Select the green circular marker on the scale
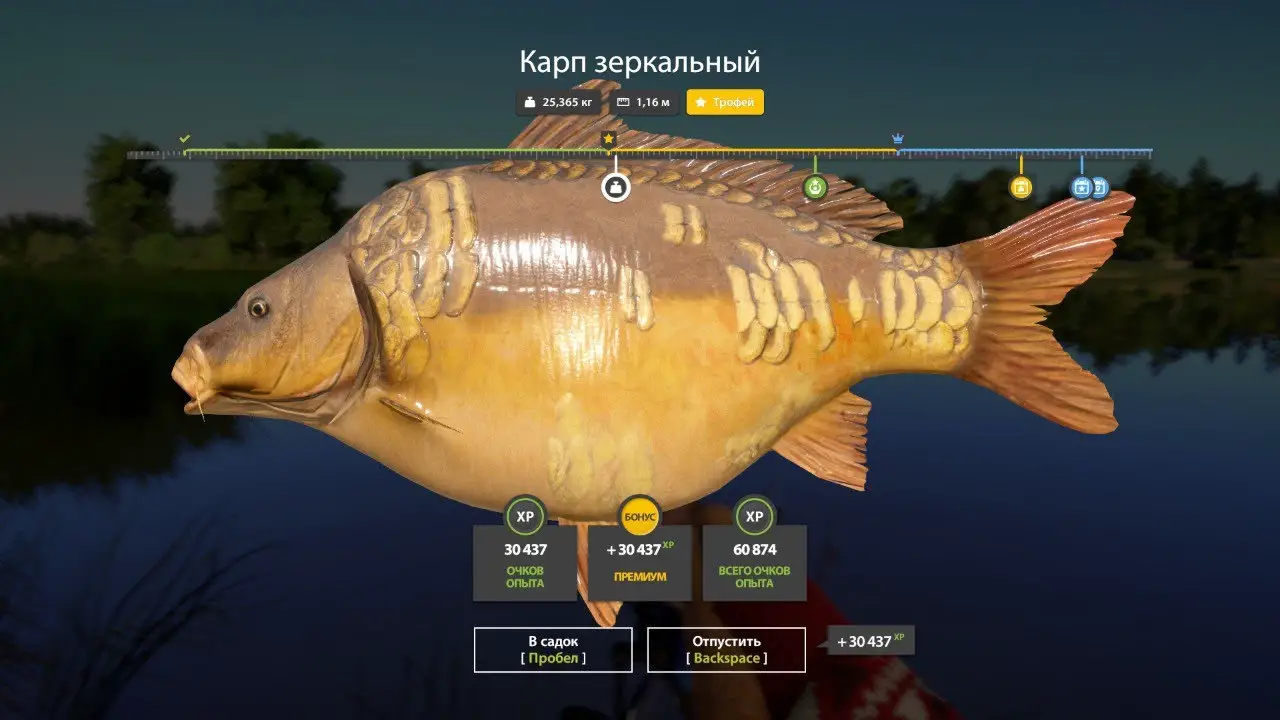1280x720 pixels. 815,187
